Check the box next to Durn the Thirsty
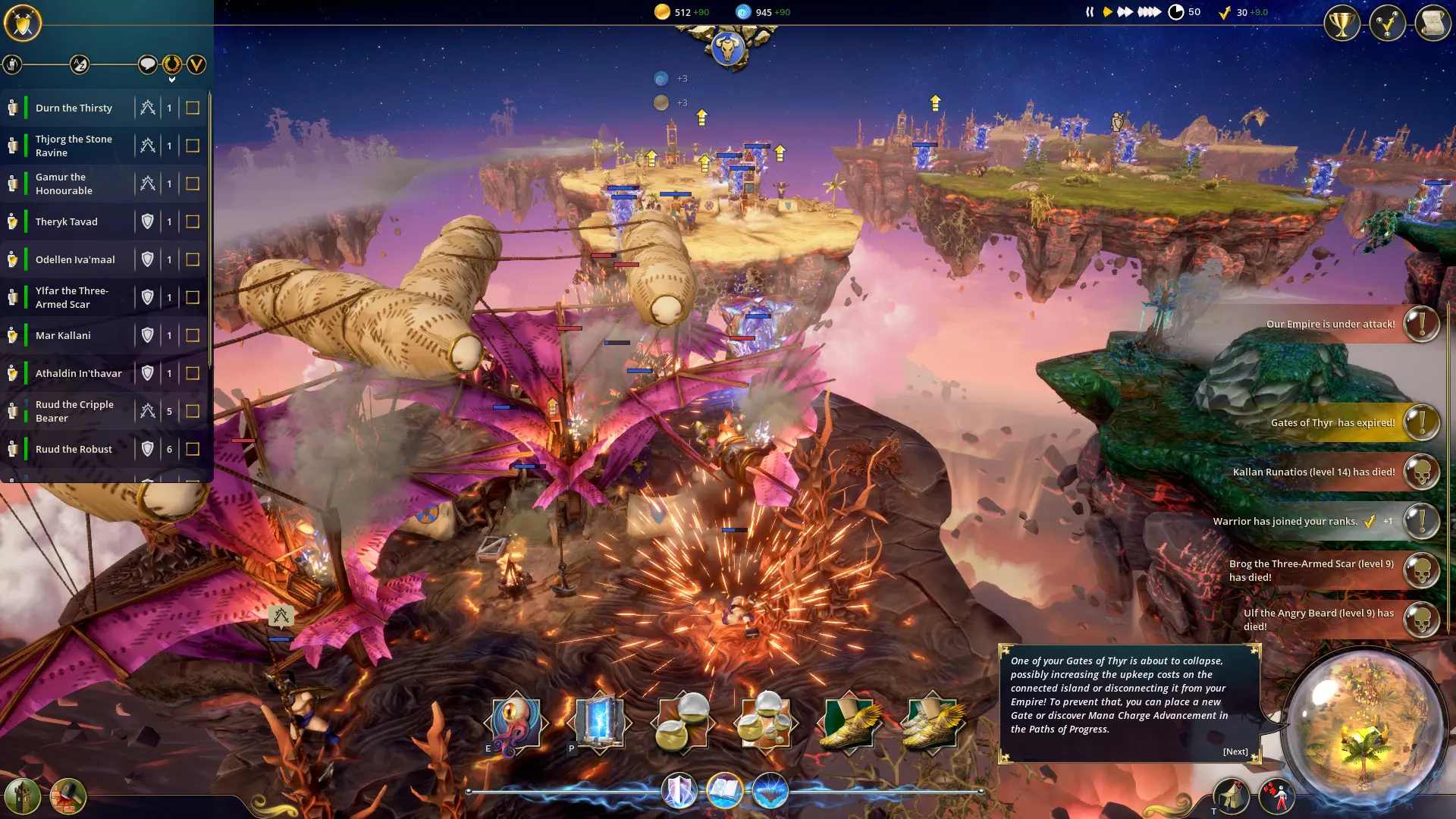Image resolution: width=1456 pixels, height=819 pixels. tap(191, 107)
